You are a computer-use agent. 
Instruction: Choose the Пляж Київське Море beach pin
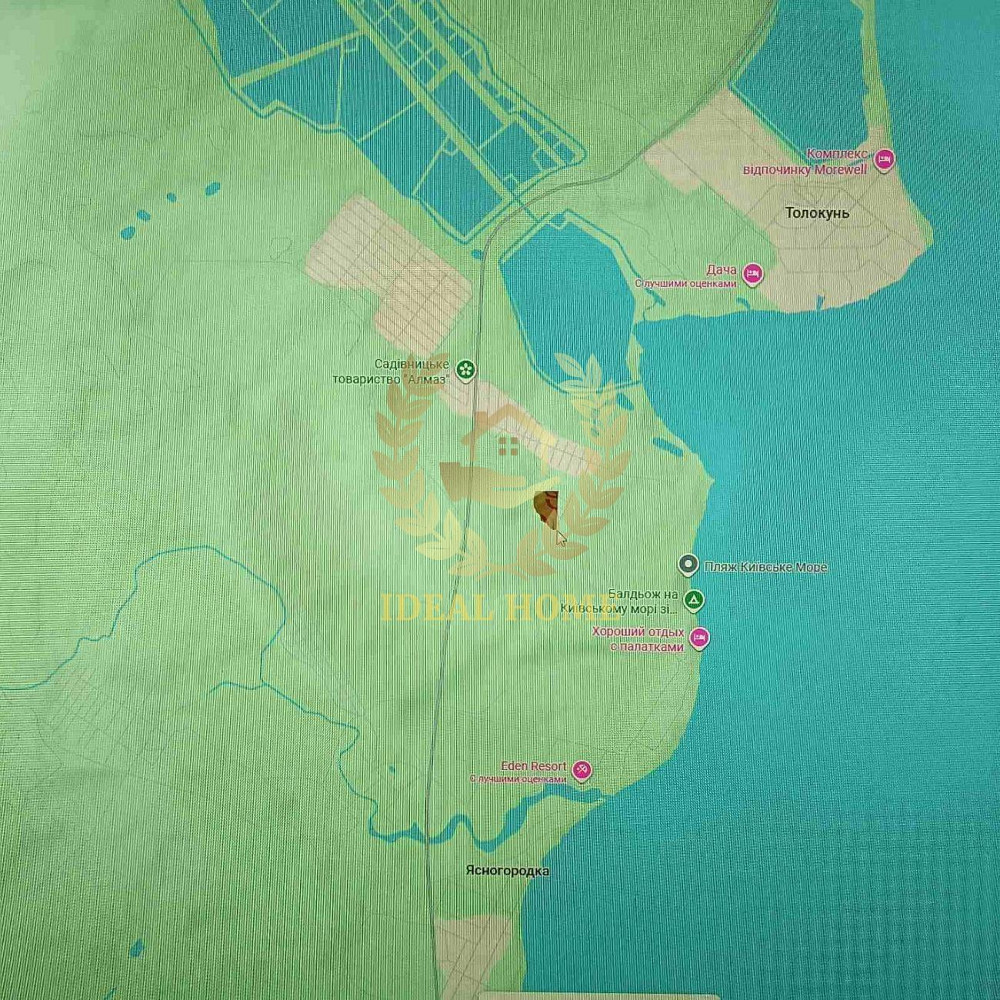tap(688, 566)
